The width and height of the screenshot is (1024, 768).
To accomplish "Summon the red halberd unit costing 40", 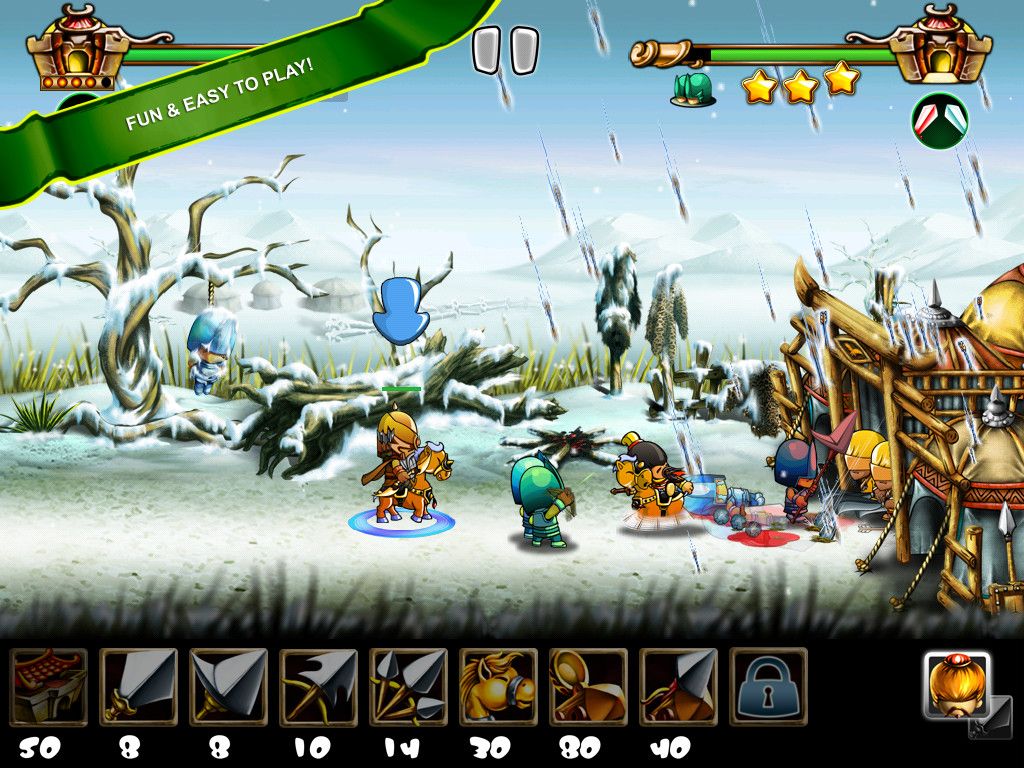I will click(x=678, y=686).
